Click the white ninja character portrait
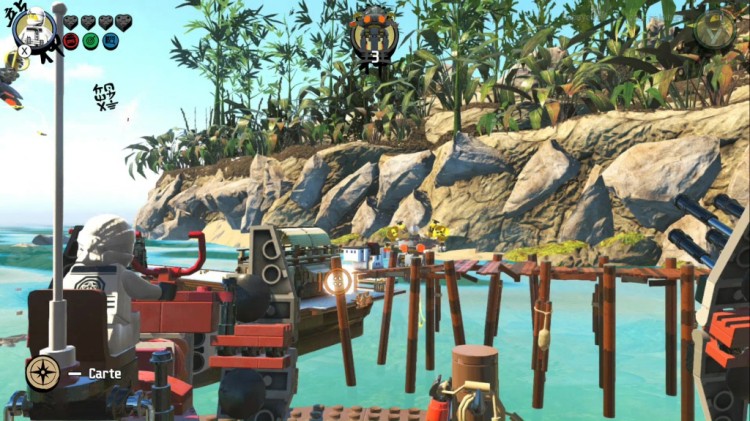750x421 pixels. (35, 27)
